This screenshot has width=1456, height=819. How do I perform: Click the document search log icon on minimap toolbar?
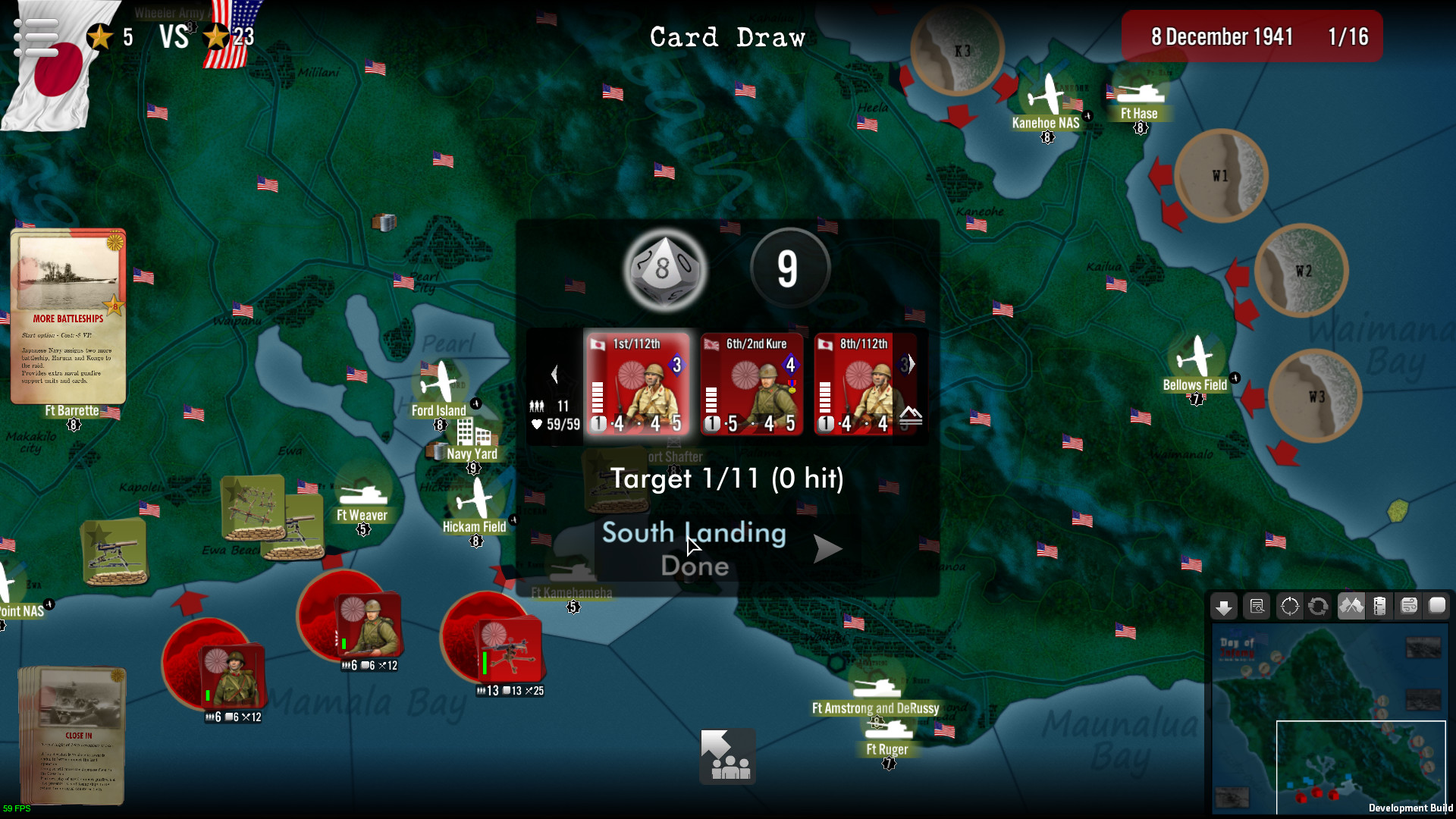click(x=1257, y=606)
